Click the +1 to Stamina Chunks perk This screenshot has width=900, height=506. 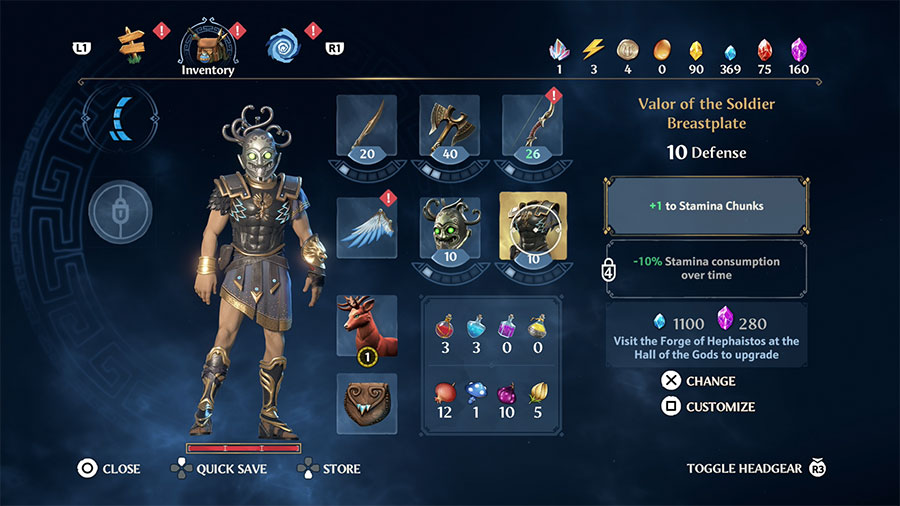[705, 206]
